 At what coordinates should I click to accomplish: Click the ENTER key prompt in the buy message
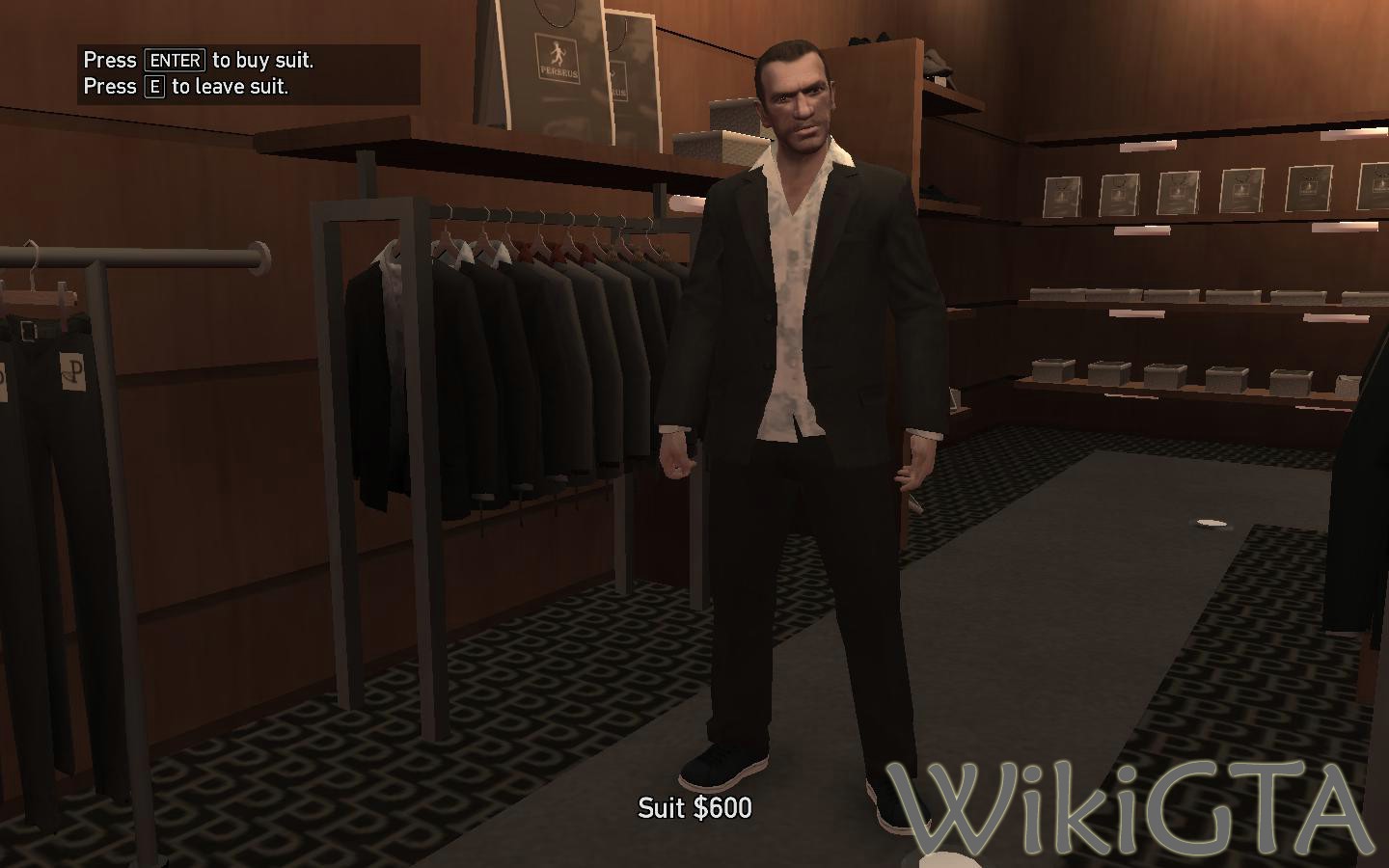(x=175, y=60)
